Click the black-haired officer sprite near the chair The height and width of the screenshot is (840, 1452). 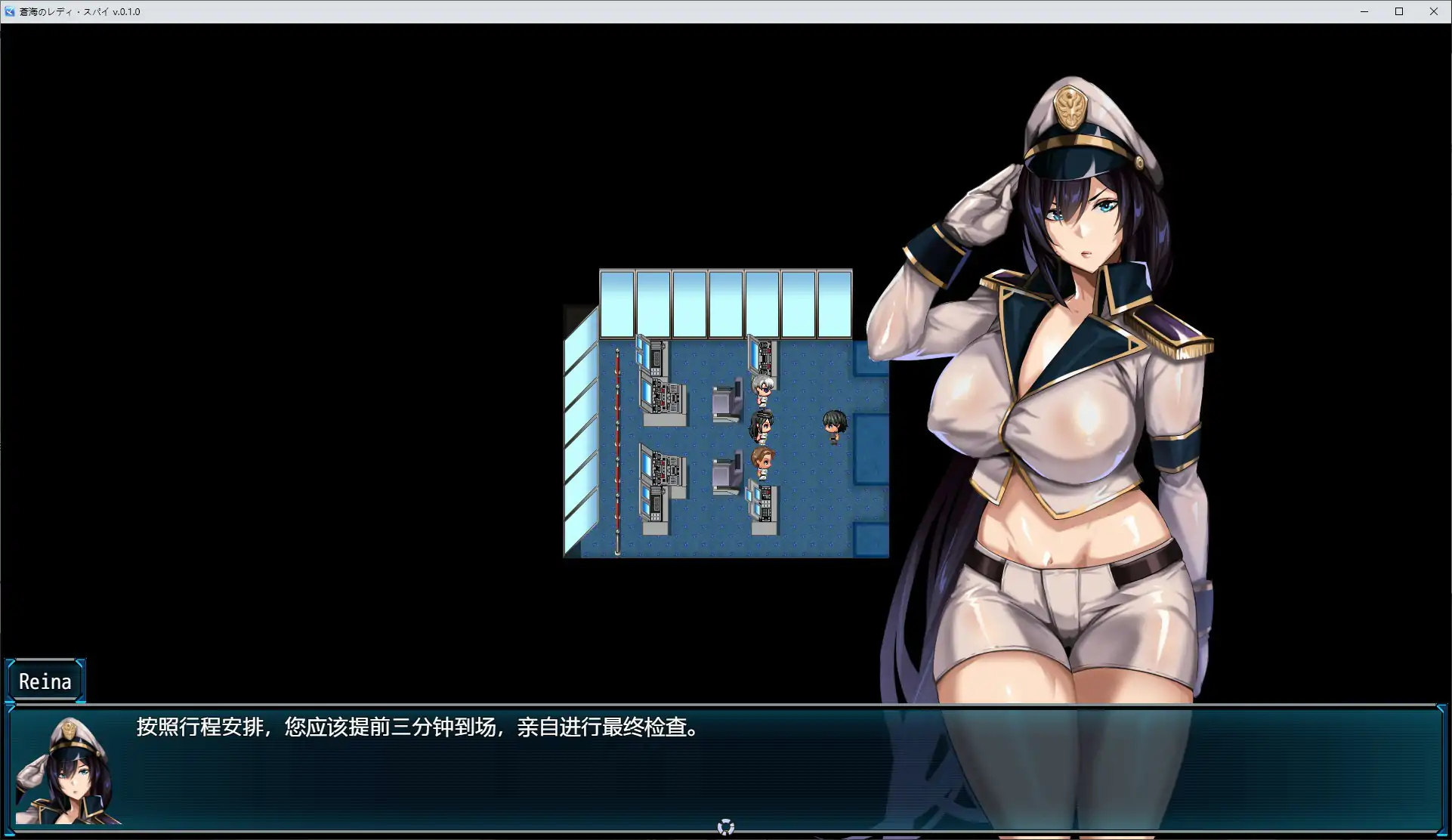pyautogui.click(x=761, y=423)
